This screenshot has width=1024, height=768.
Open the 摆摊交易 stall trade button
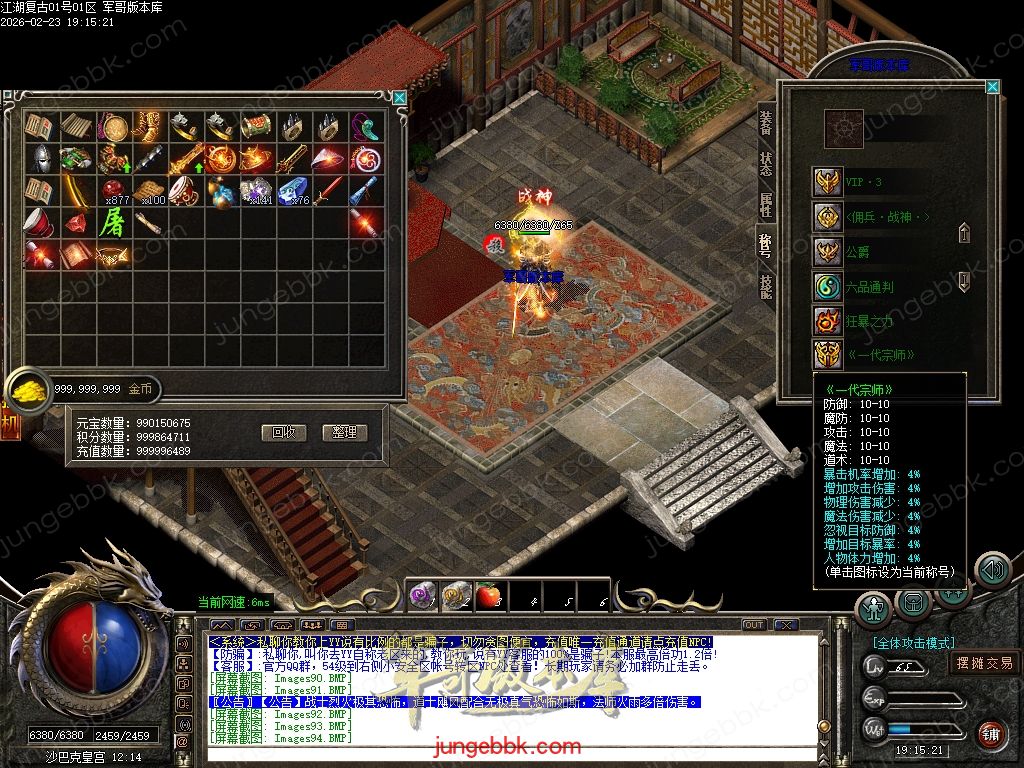pos(984,663)
